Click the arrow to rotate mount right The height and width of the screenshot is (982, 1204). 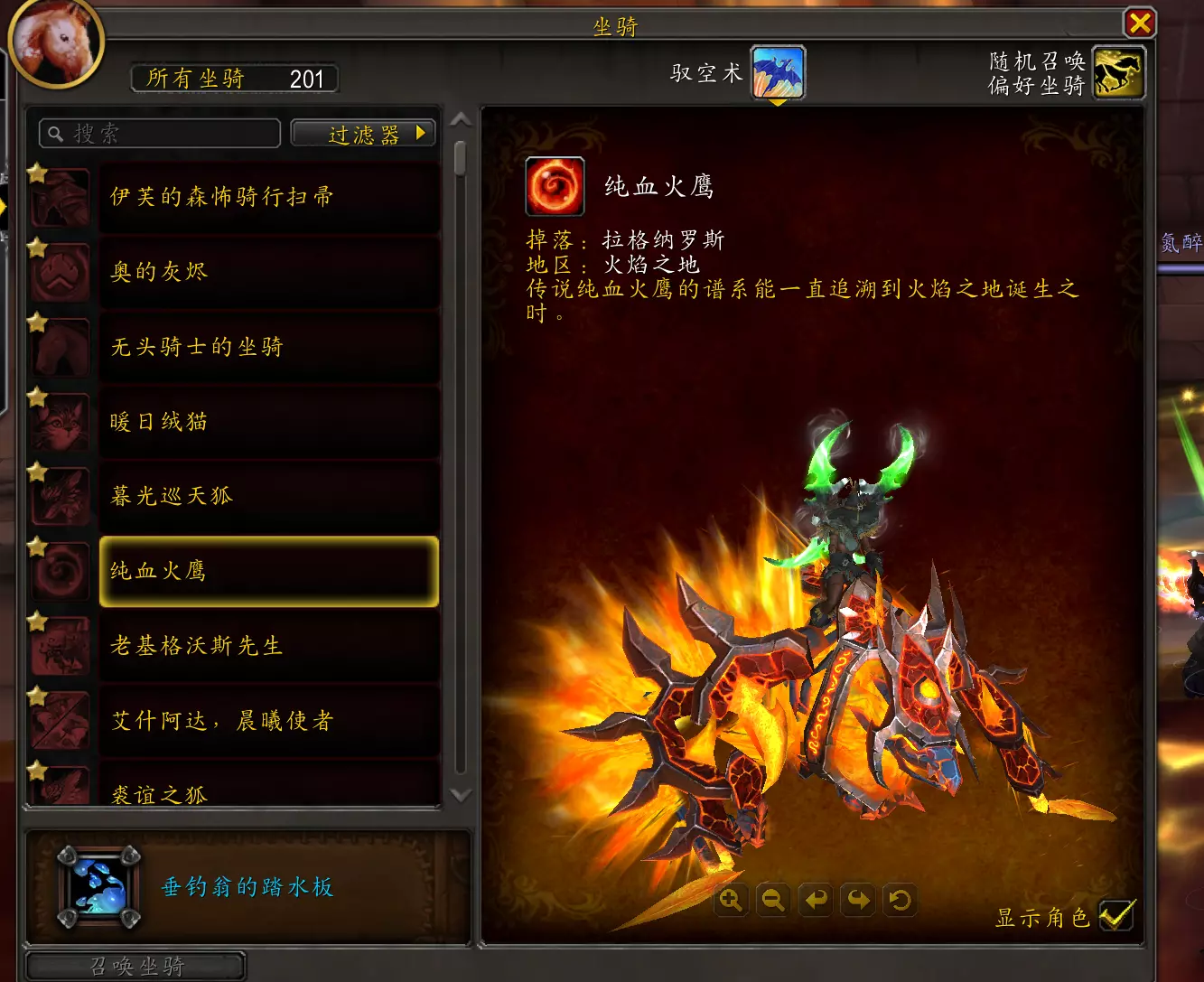point(857,900)
